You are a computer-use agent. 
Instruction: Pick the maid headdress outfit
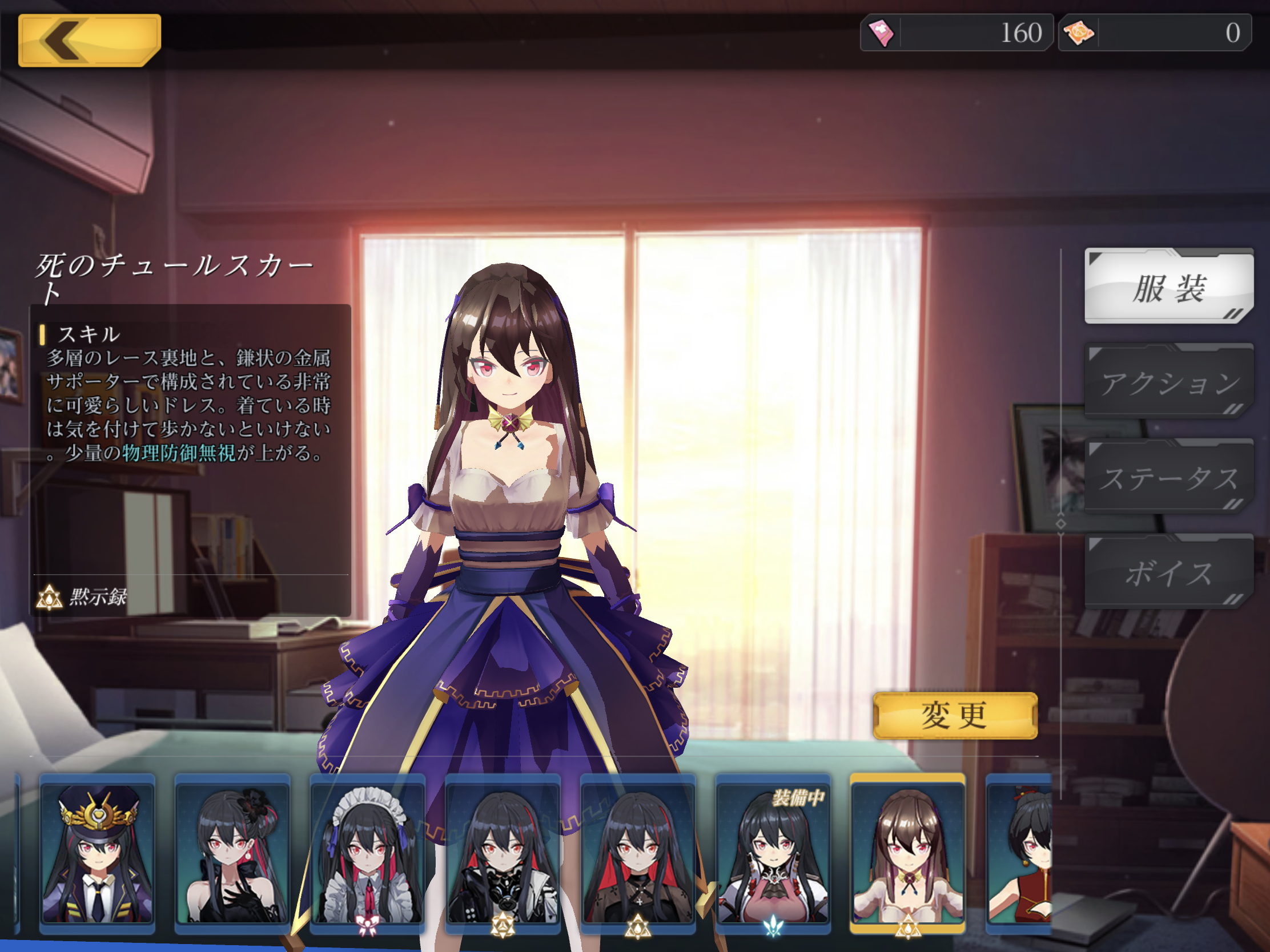pos(367,853)
